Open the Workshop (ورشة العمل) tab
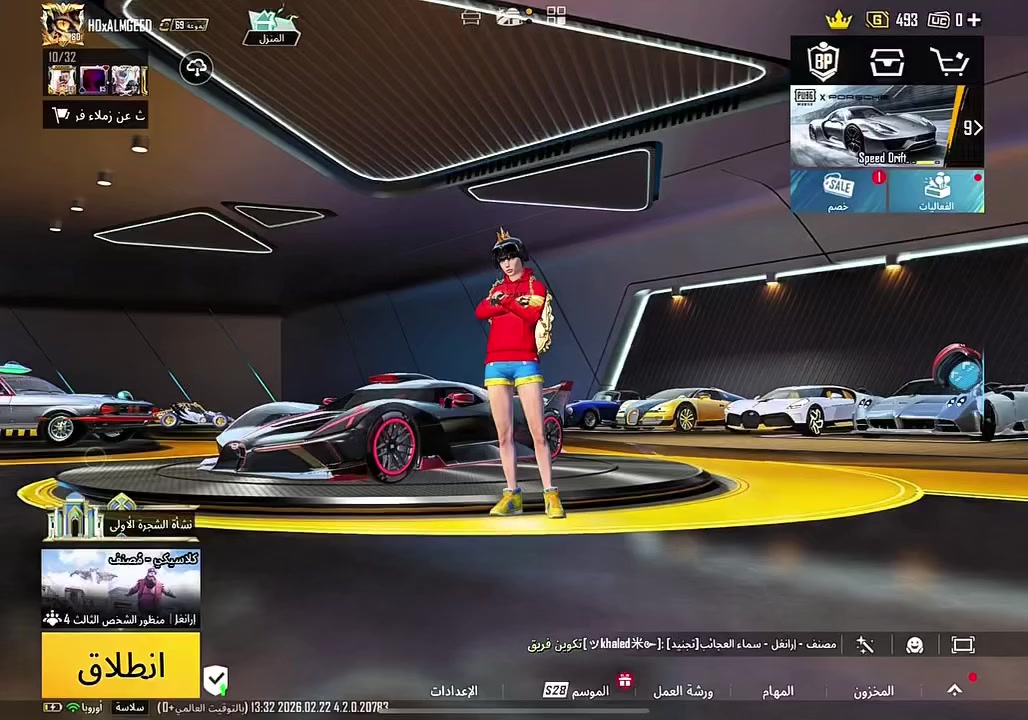The image size is (1028, 720). (x=683, y=691)
